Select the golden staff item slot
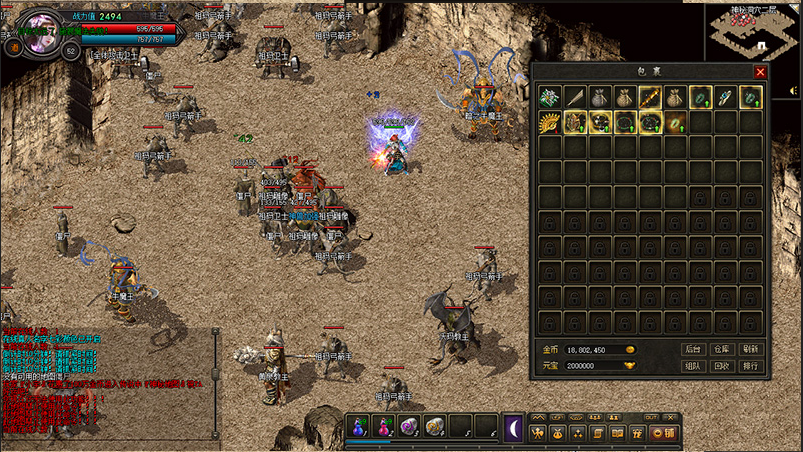This screenshot has height=452, width=803. tap(650, 97)
